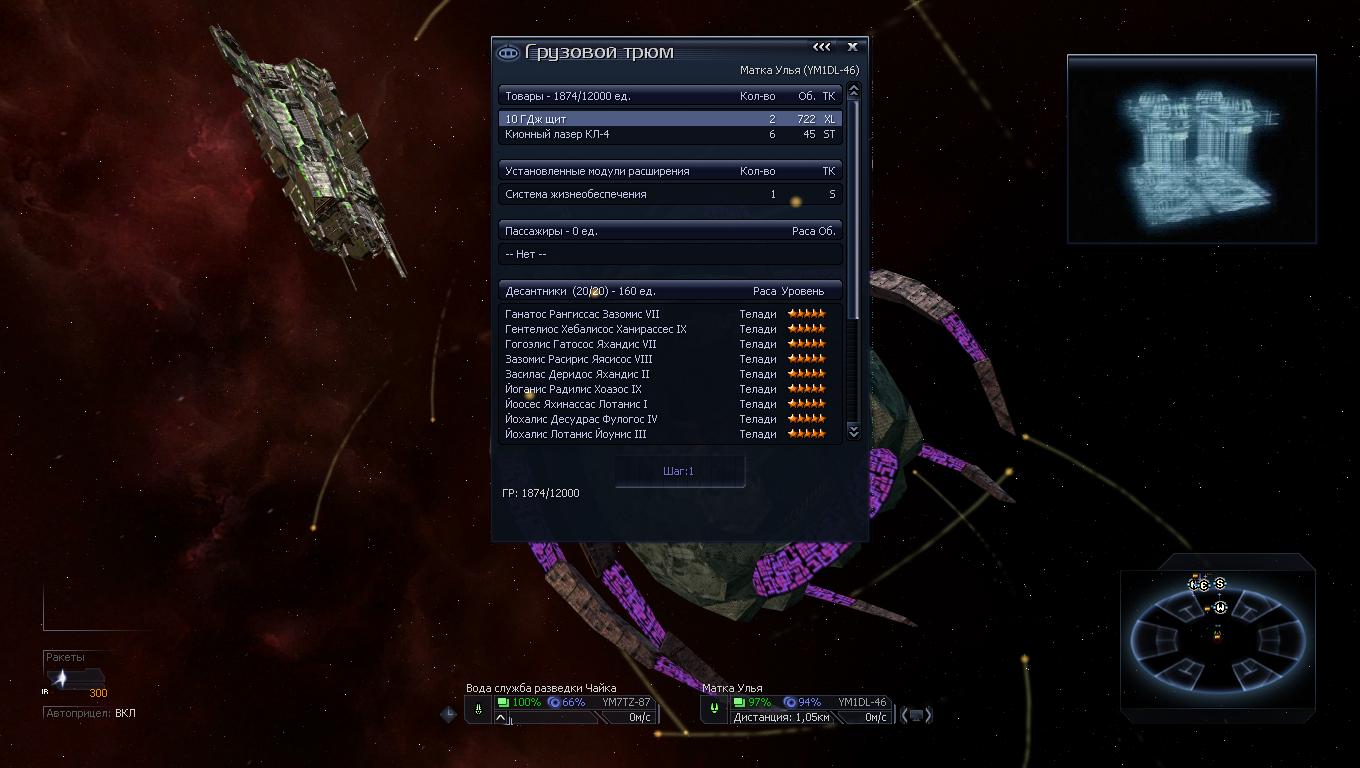Go back with the triple-arrow button
1360x768 pixels.
tap(821, 47)
